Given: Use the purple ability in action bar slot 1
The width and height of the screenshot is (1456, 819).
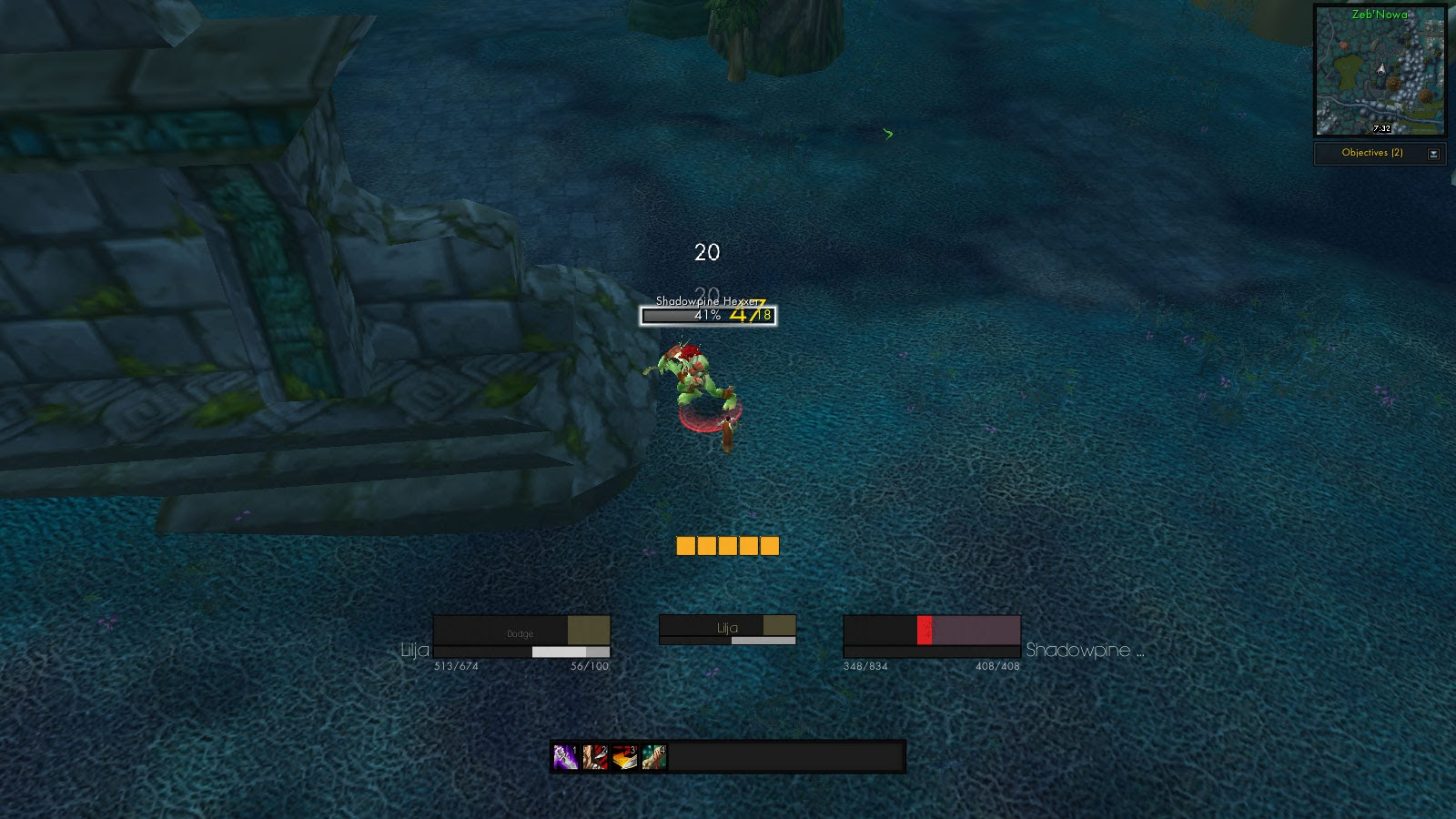Looking at the screenshot, I should click(563, 758).
